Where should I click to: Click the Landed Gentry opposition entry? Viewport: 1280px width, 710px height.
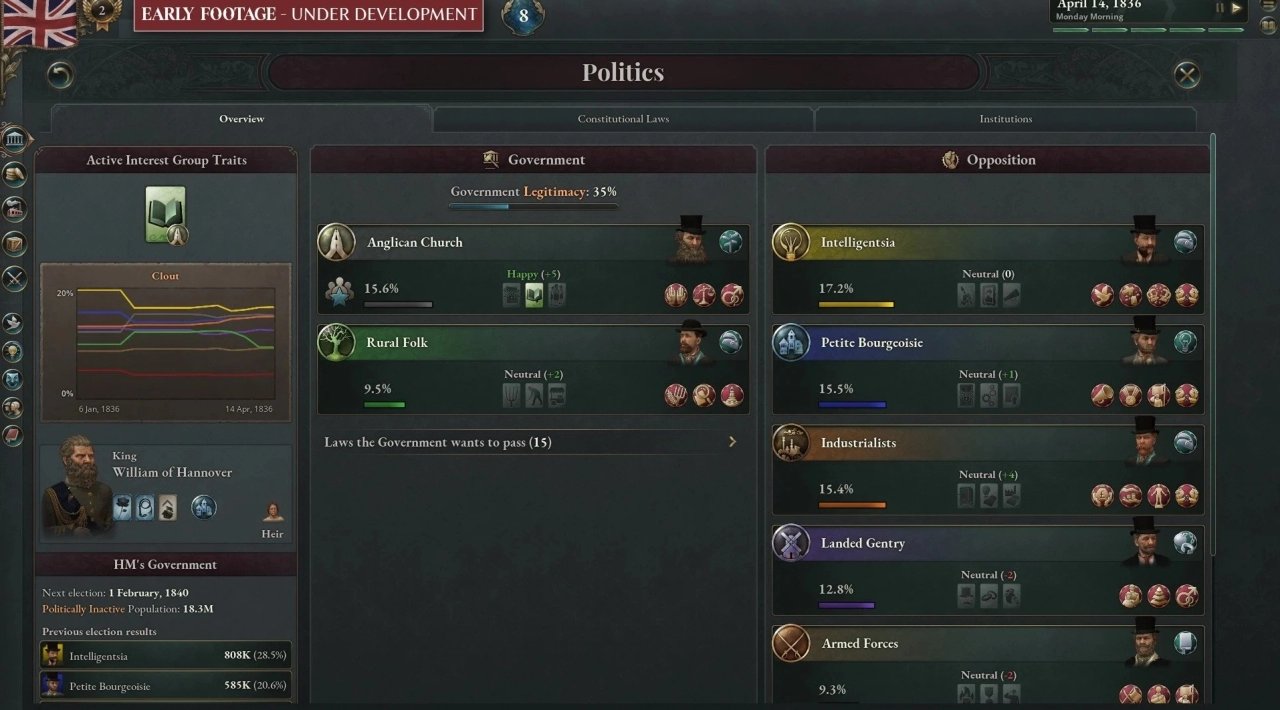pos(862,544)
